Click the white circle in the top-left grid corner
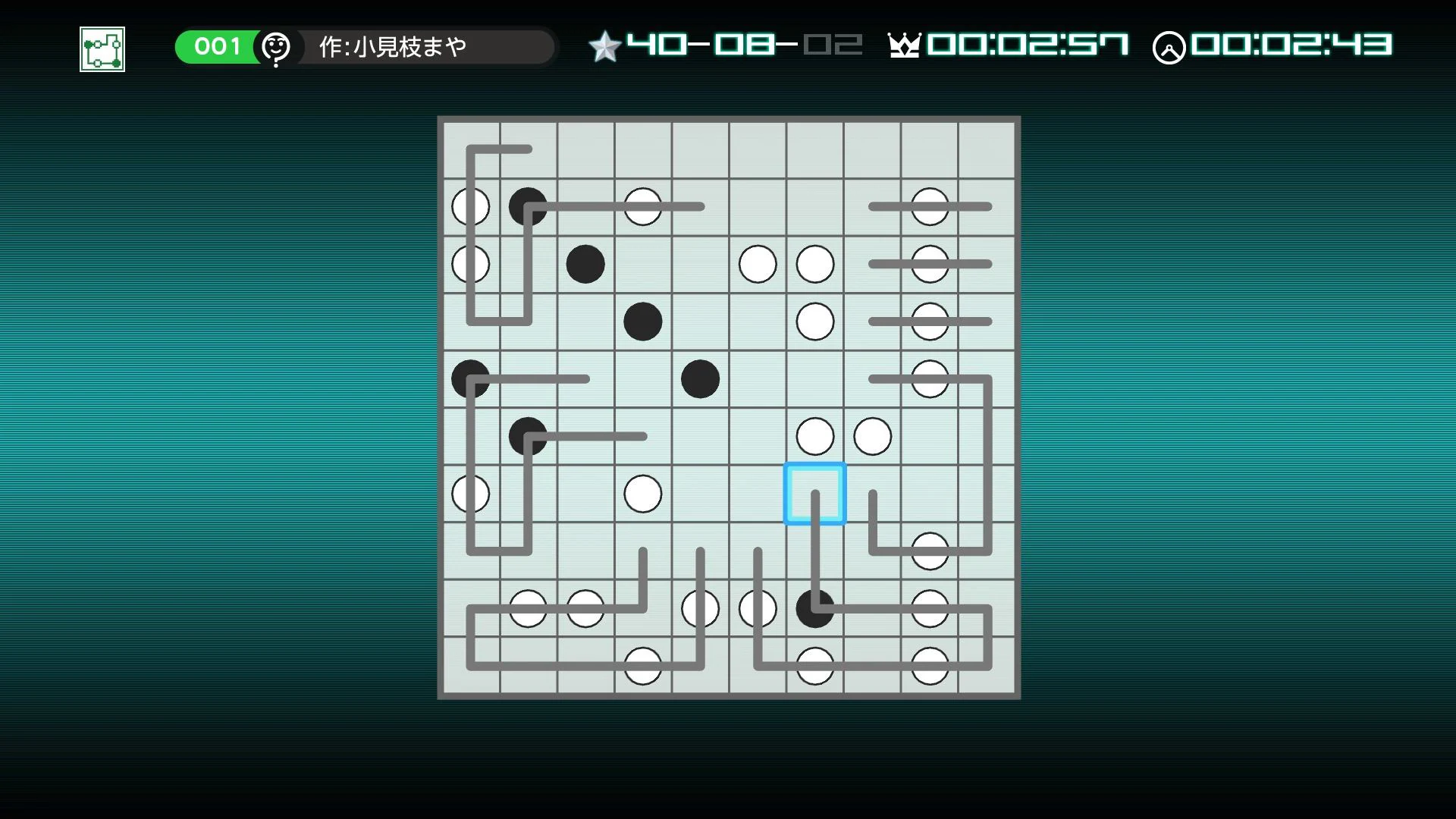Screen dimensions: 1456x819 [x=470, y=206]
